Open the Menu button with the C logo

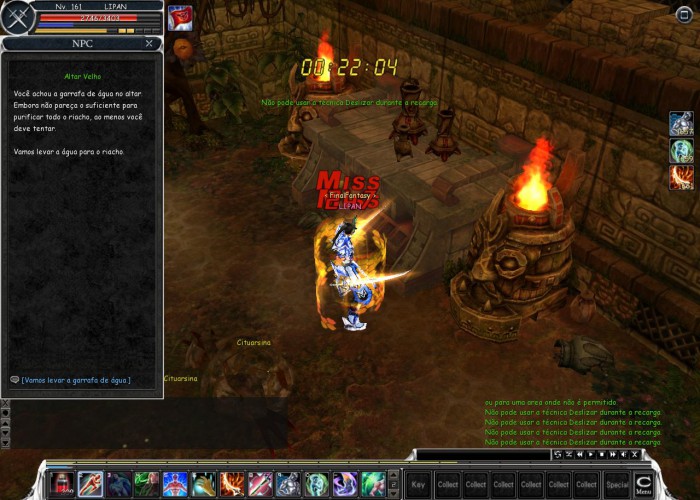tap(644, 484)
